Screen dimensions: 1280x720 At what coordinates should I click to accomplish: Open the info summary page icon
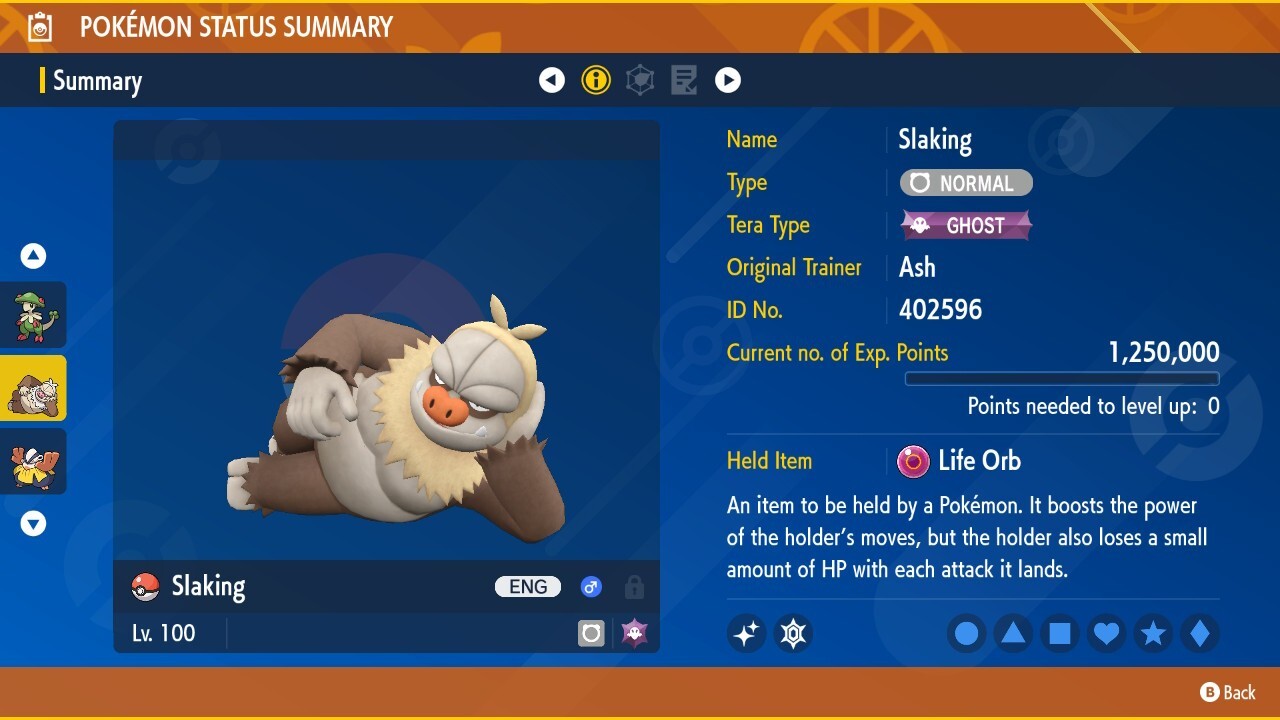[x=596, y=80]
